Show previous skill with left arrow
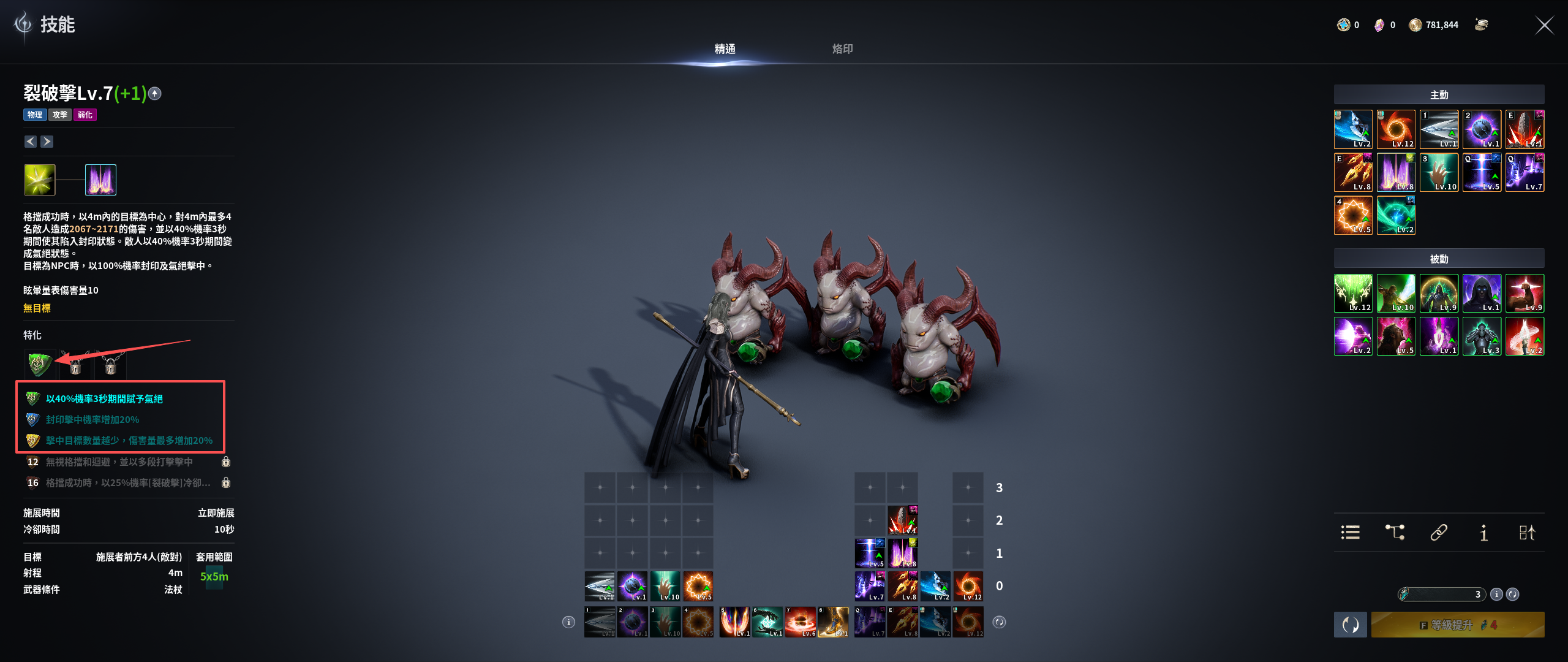This screenshot has height=662, width=1568. point(31,142)
